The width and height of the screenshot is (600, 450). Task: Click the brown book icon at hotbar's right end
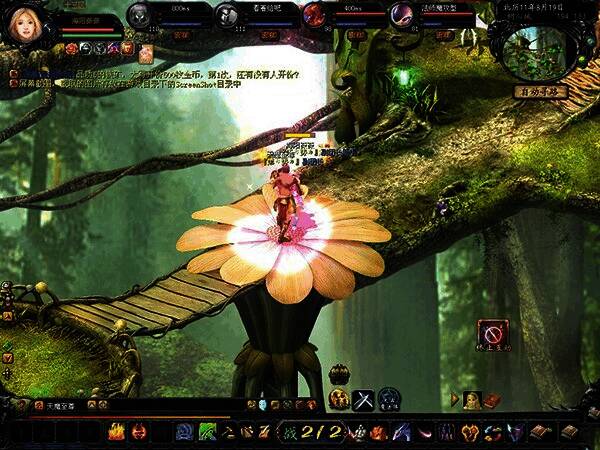[x=568, y=432]
